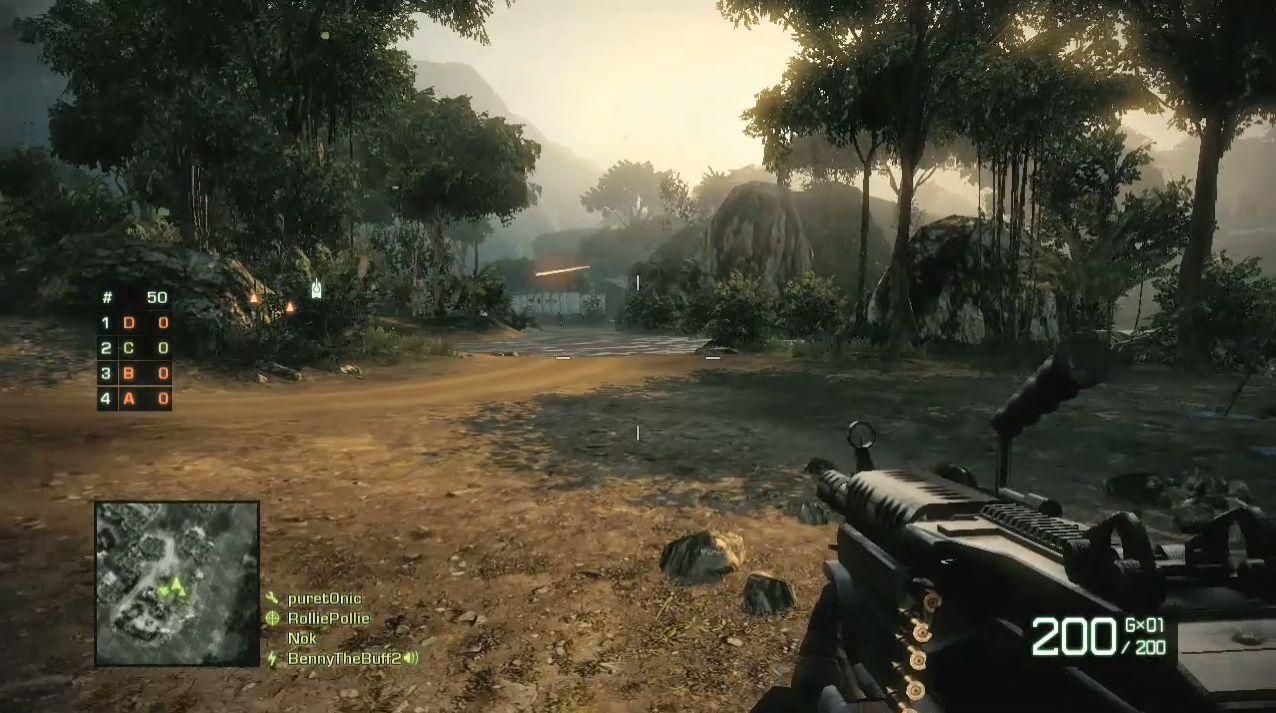Select objective D in the scoreboard list
Image resolution: width=1276 pixels, height=713 pixels.
[129, 323]
